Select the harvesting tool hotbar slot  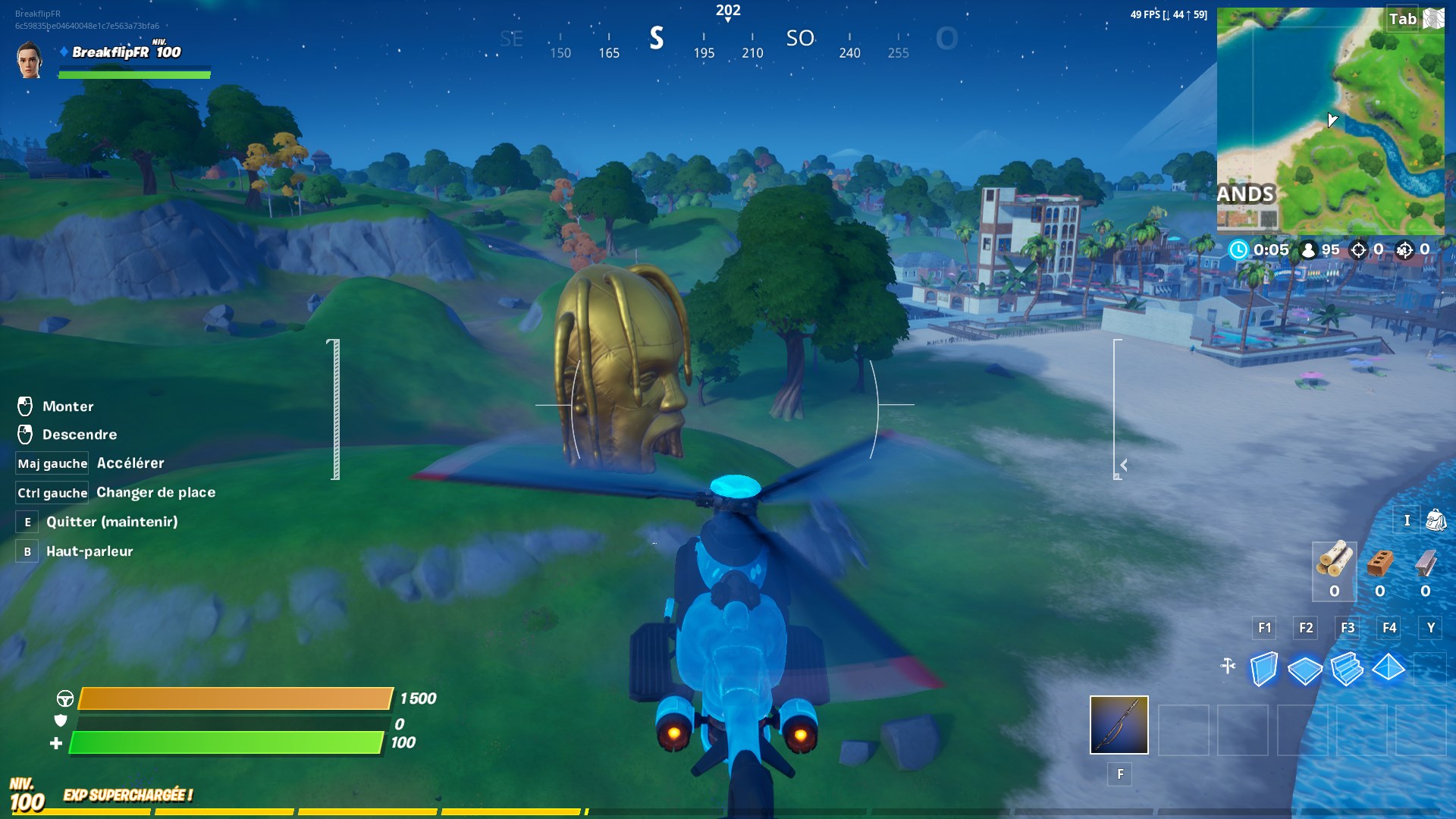pos(1119,725)
